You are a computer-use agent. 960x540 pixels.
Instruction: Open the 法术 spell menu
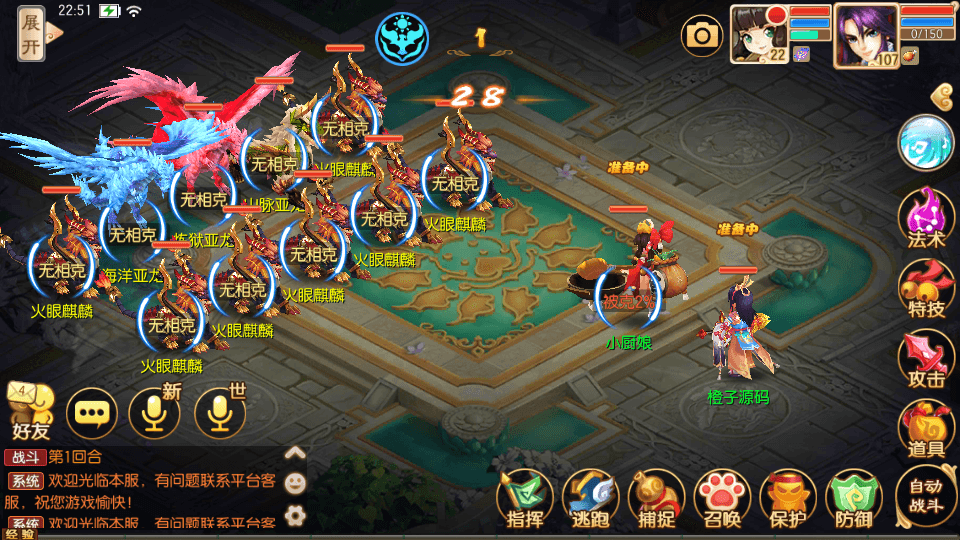926,217
